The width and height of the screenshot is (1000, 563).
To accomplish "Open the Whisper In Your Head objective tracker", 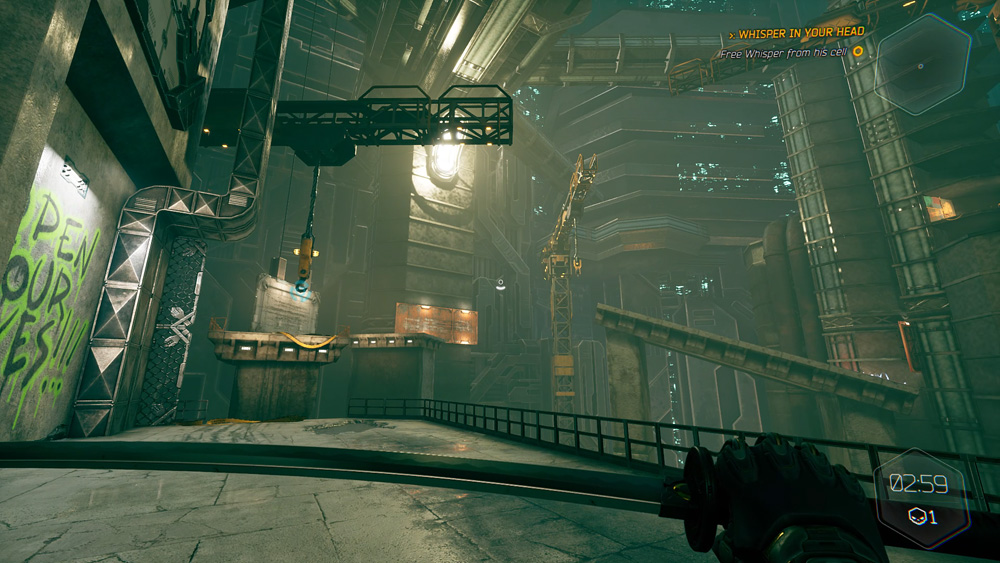I will point(801,33).
